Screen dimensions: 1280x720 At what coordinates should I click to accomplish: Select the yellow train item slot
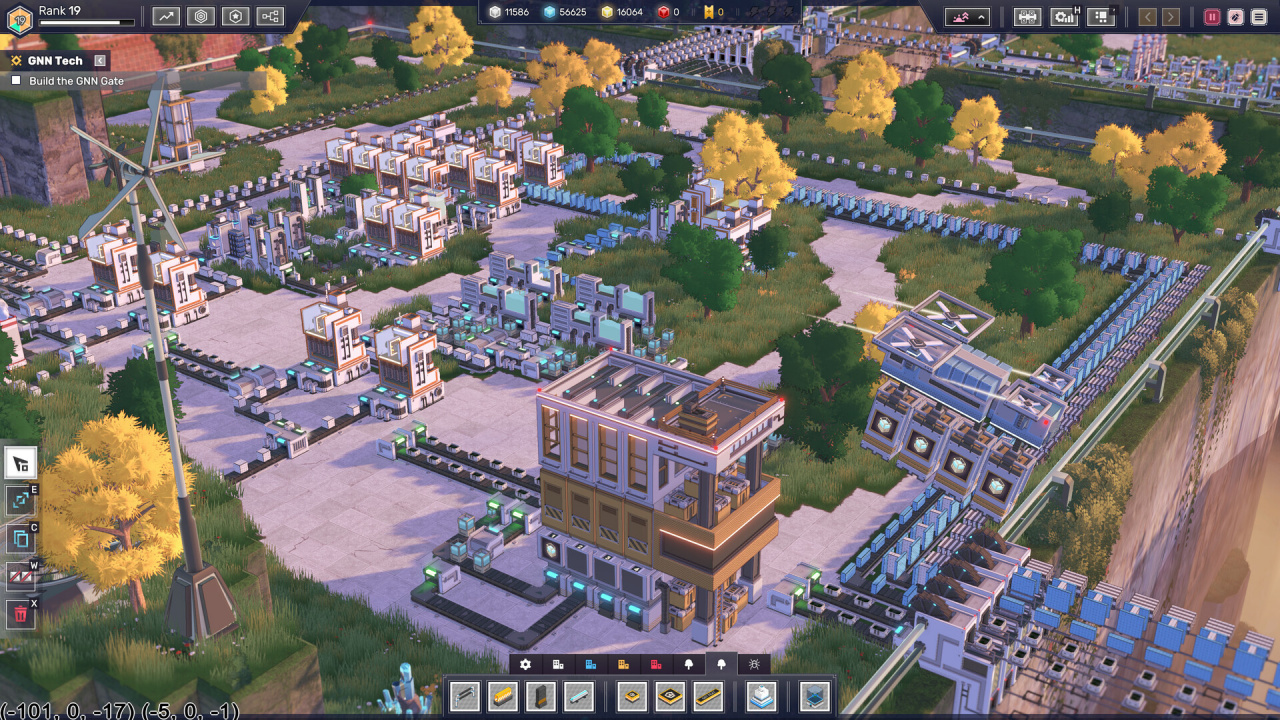point(502,696)
